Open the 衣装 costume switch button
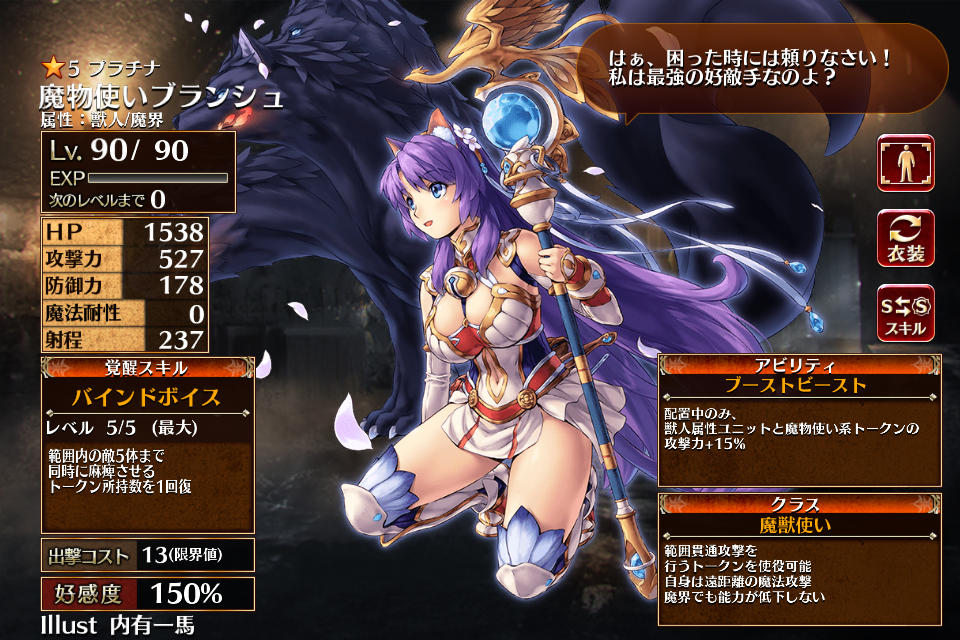Image resolution: width=960 pixels, height=640 pixels. (905, 238)
